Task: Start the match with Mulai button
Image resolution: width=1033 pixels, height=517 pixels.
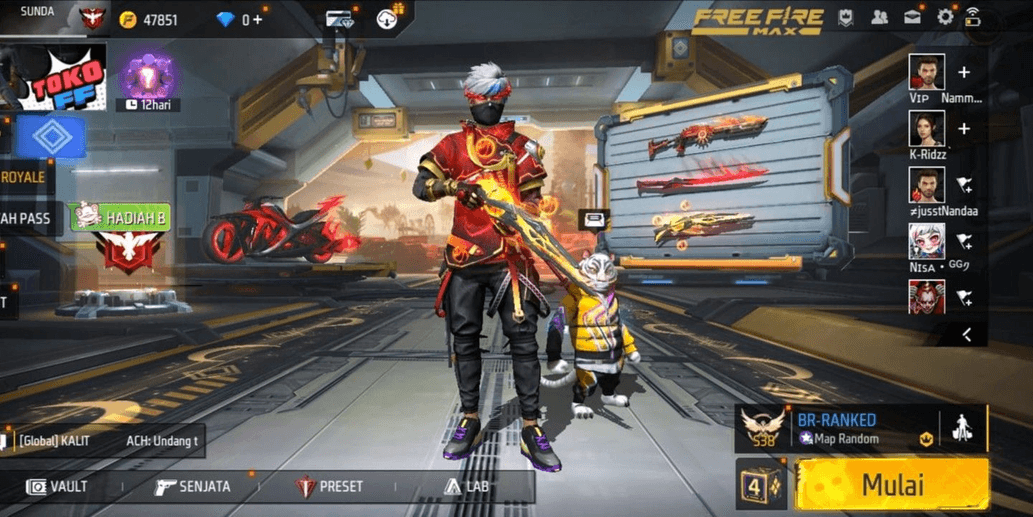Action: point(892,484)
